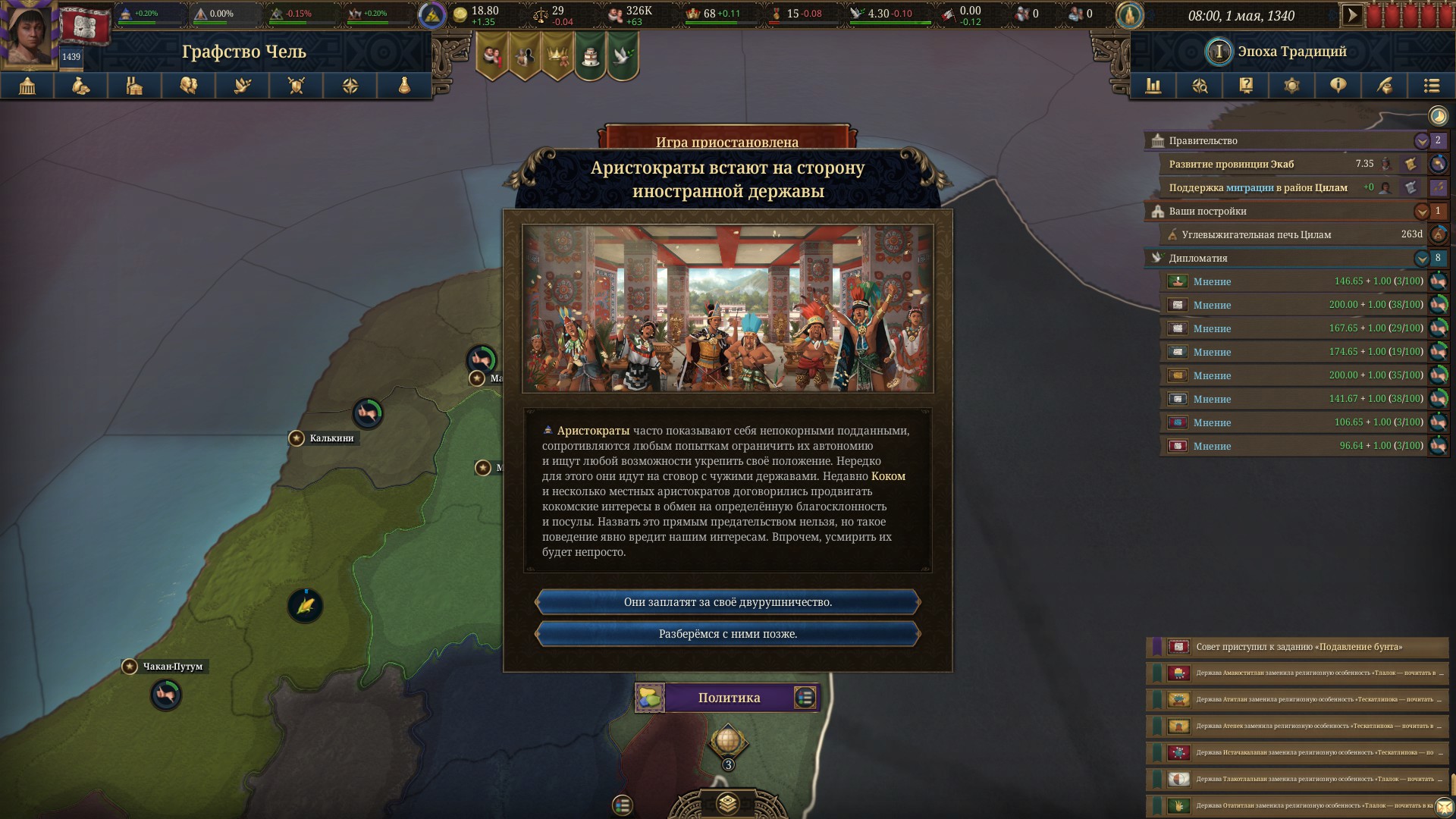This screenshot has width=1456, height=819.
Task: Open the economy money bag tab
Action: [x=81, y=86]
